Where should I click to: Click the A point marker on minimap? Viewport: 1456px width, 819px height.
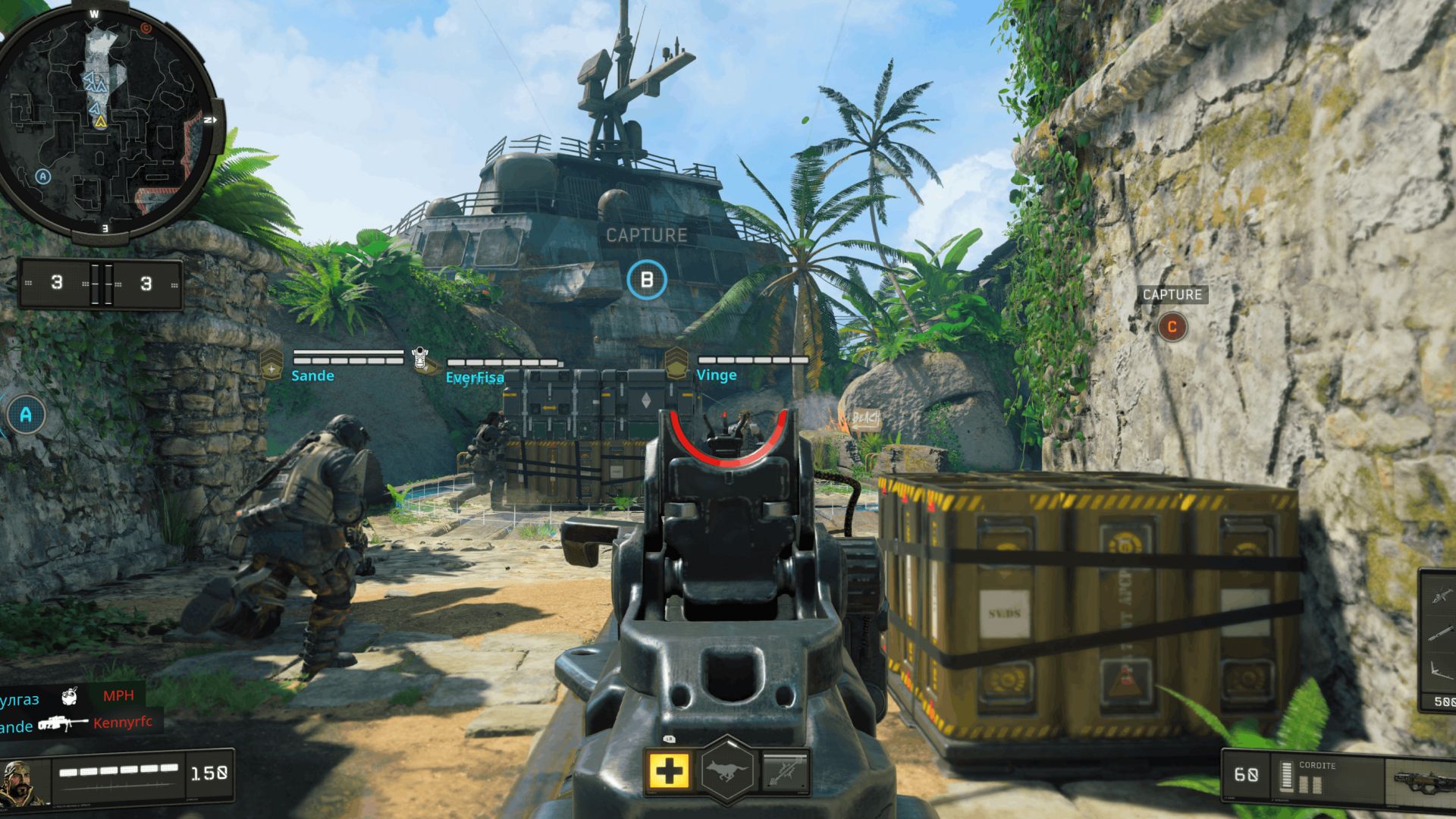tap(43, 177)
